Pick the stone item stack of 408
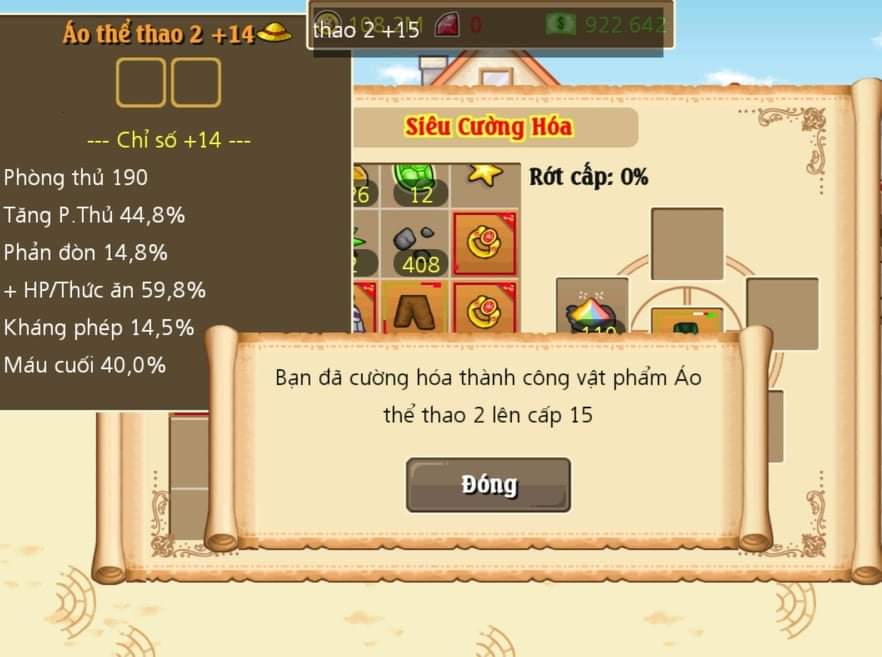The height and width of the screenshot is (657, 882). pos(417,246)
